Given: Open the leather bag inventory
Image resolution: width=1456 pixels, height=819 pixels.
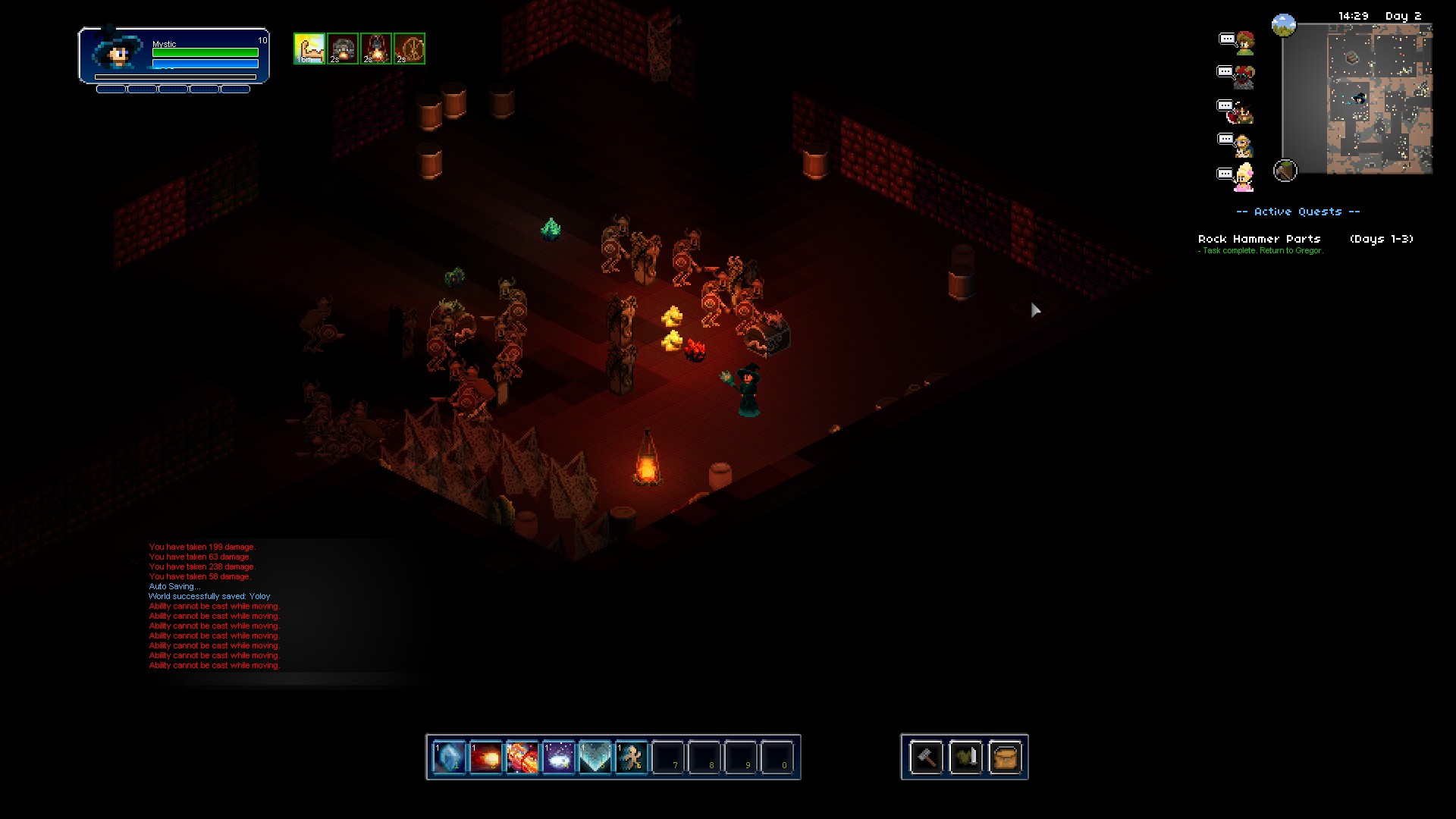Looking at the screenshot, I should click(1005, 757).
